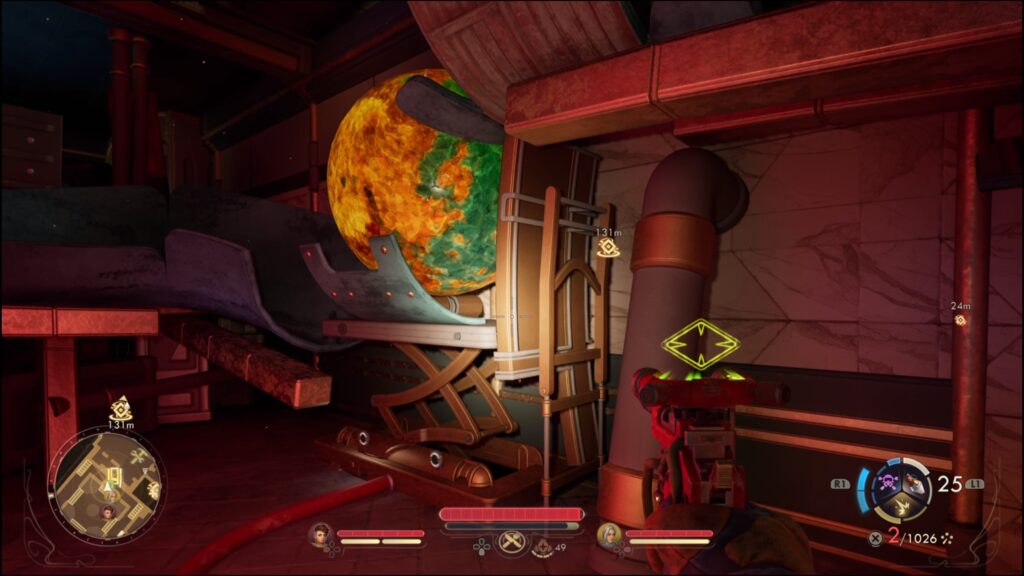1024x576 pixels.
Task: Select the 24m waypoint marker
Action: pyautogui.click(x=961, y=319)
